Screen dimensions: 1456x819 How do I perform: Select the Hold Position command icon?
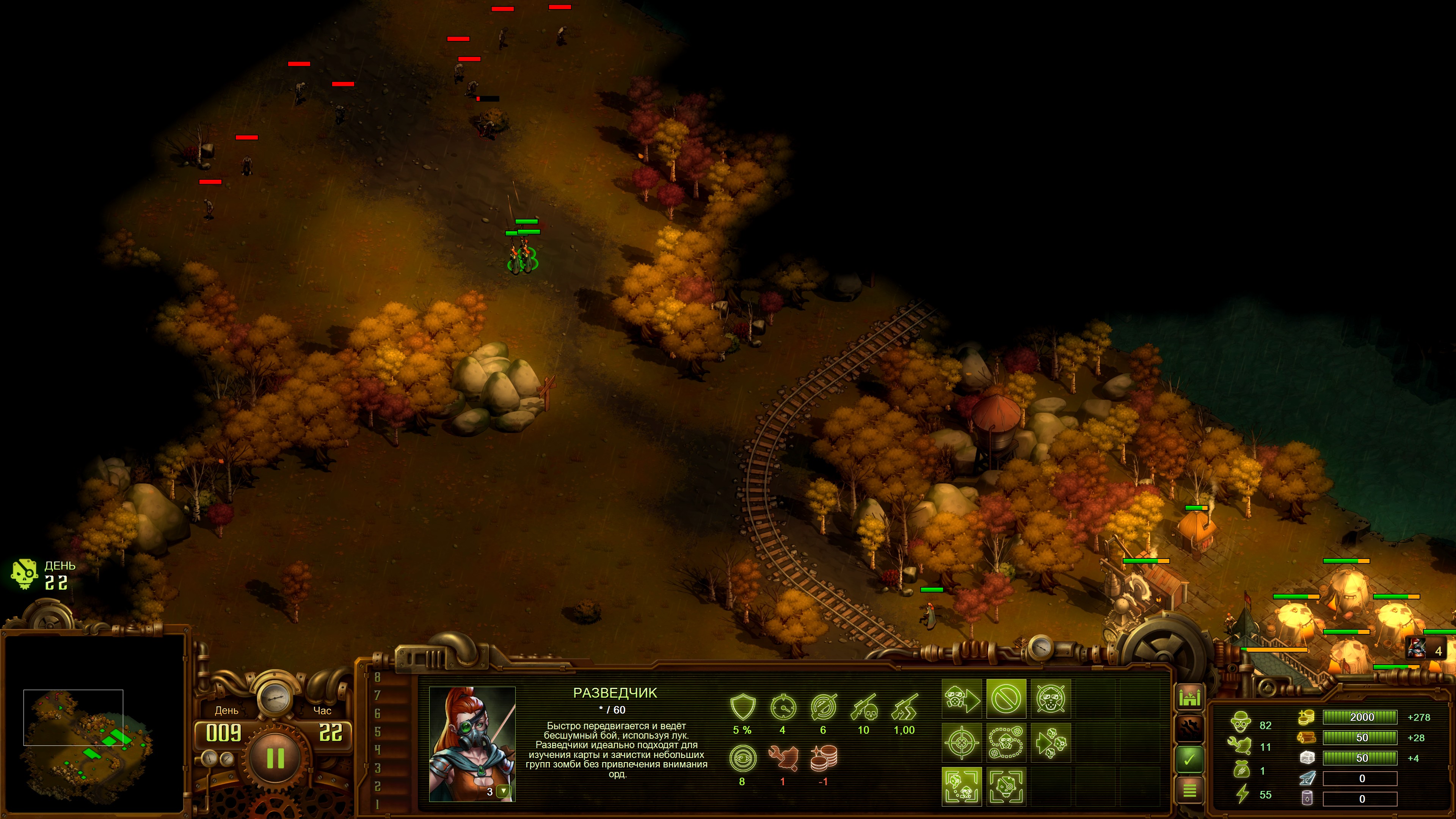tap(1050, 698)
